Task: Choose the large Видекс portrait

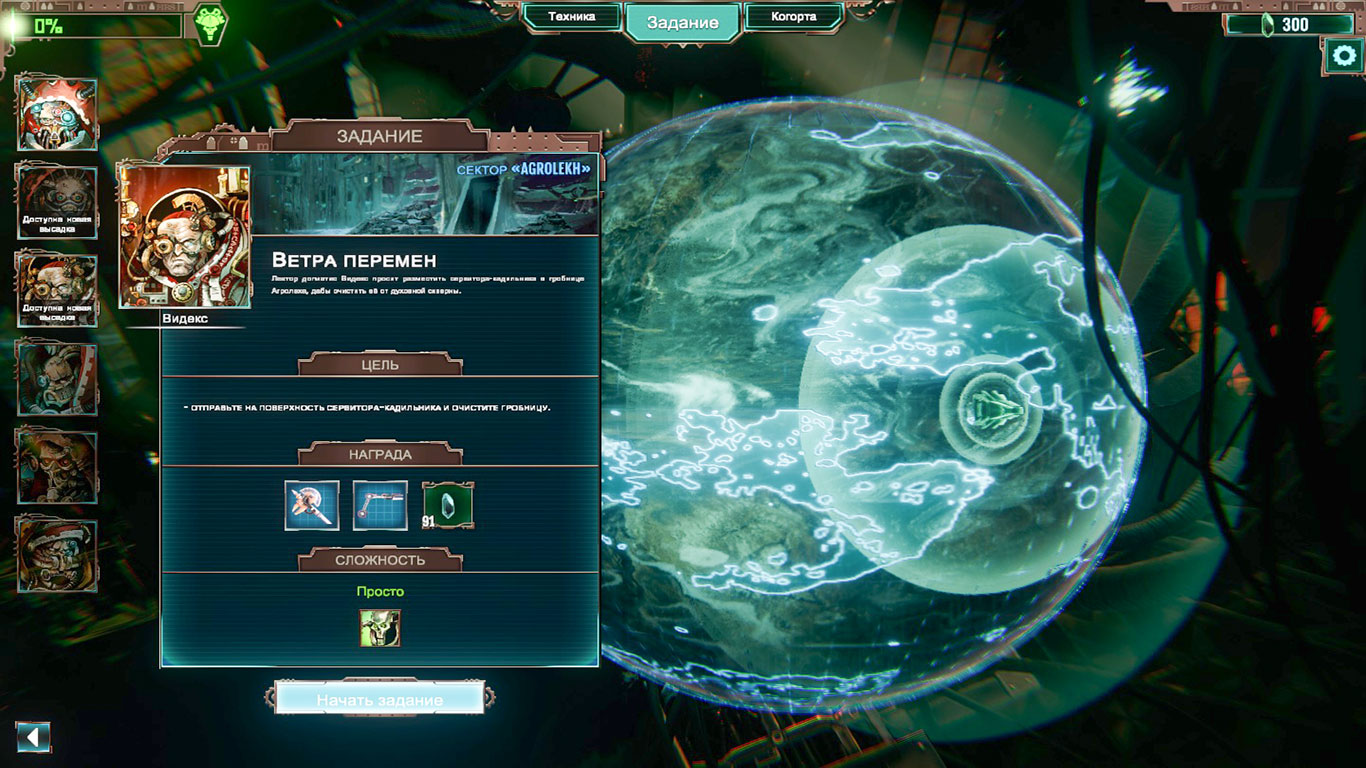Action: point(185,237)
